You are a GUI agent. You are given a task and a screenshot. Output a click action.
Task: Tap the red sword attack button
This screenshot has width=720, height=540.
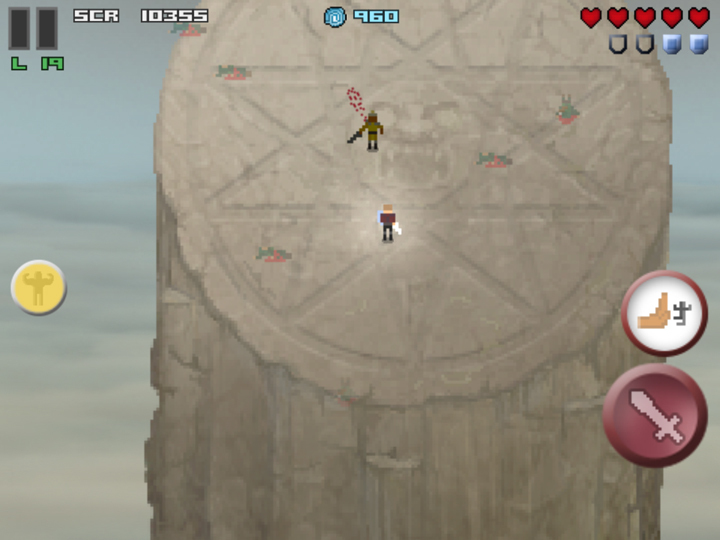point(655,415)
